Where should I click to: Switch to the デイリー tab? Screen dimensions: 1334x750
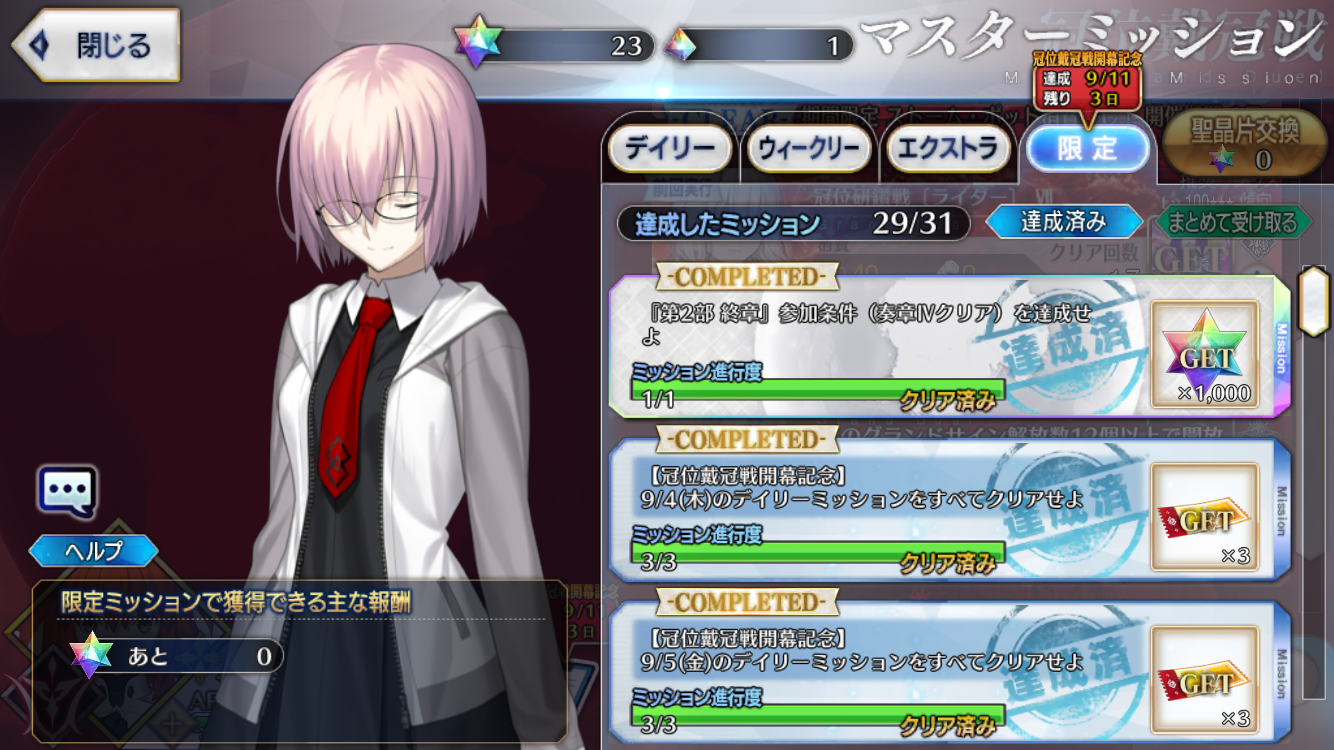(669, 149)
